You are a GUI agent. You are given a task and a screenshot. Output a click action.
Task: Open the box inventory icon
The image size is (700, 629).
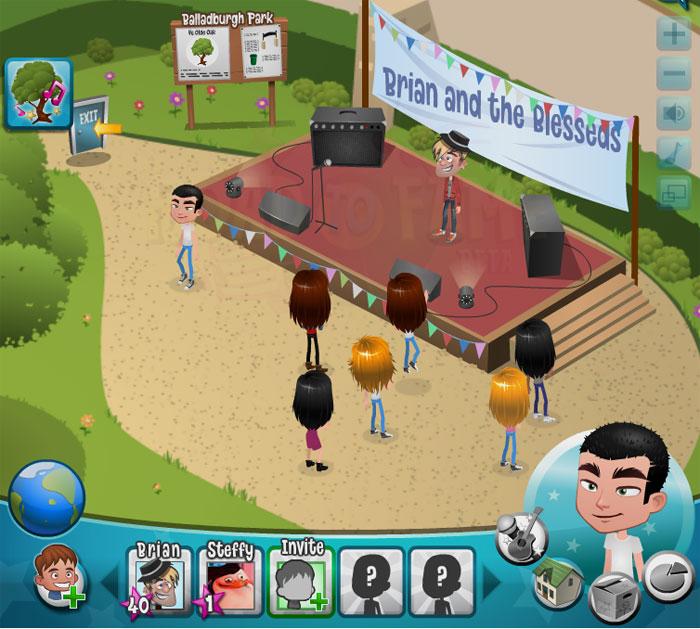pos(611,597)
